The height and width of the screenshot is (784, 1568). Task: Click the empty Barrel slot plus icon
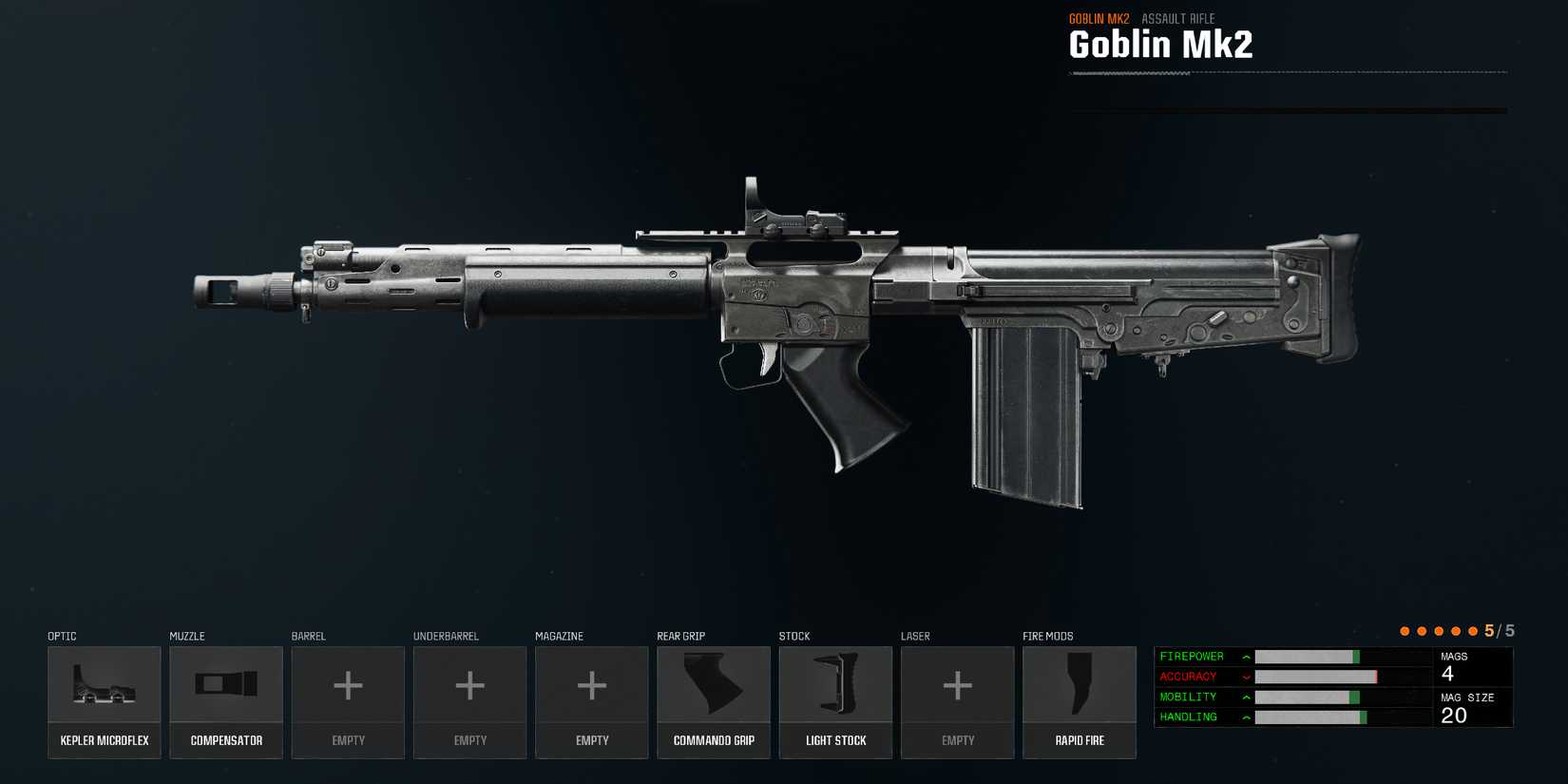[348, 685]
